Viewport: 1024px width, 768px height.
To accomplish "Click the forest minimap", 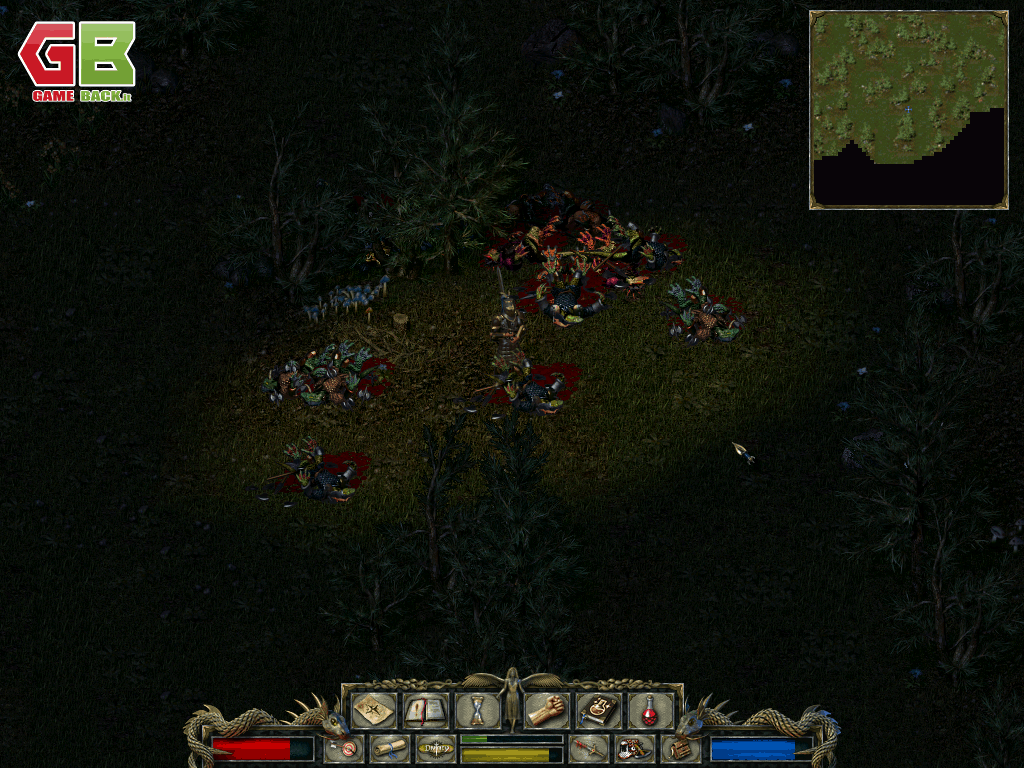I will [x=908, y=110].
